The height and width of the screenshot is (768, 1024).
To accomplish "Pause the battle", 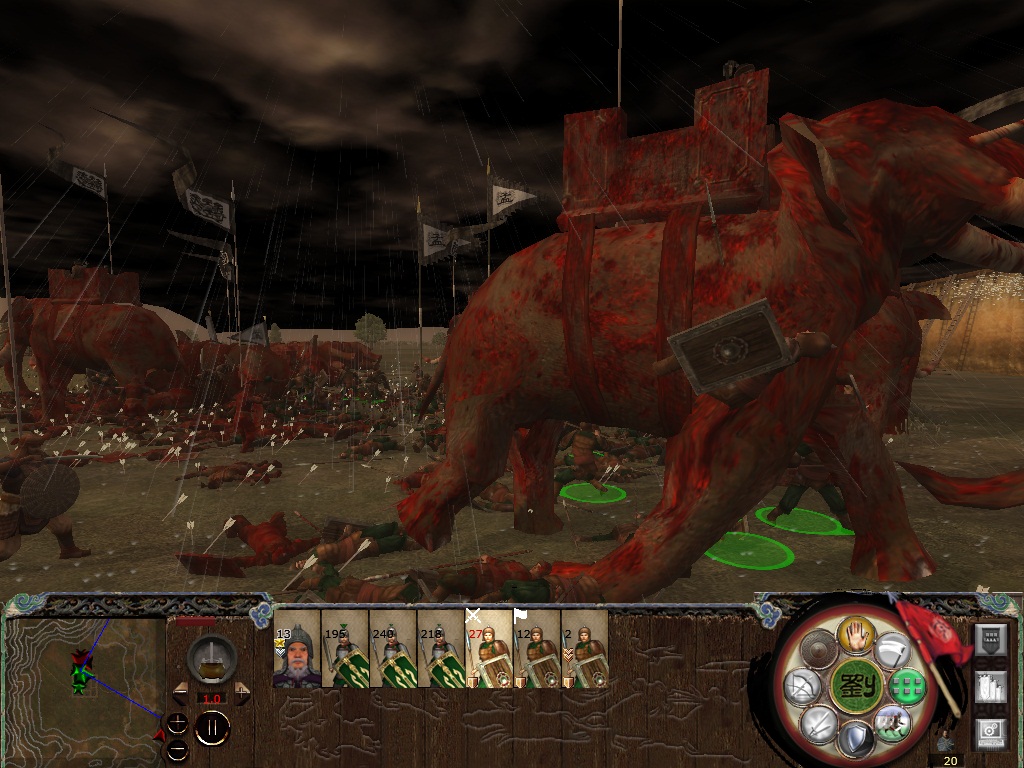I will 212,728.
